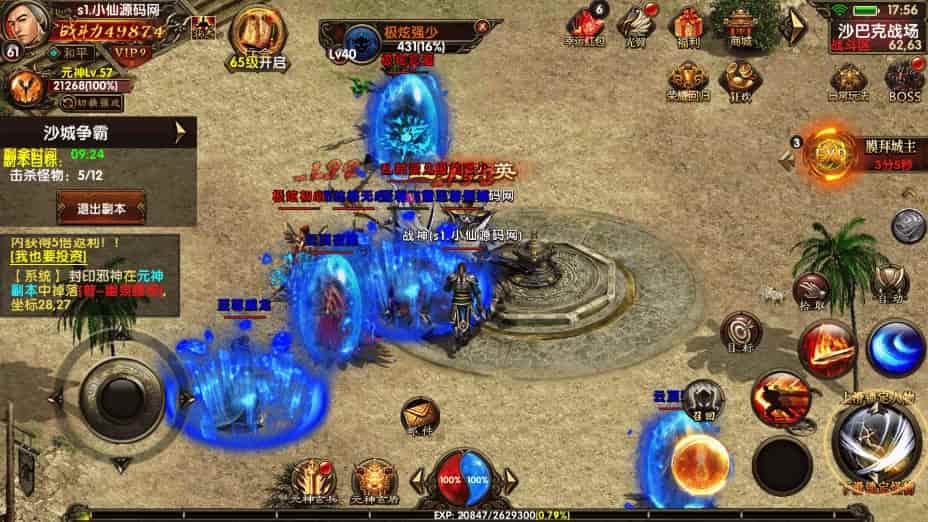Activate the 拾取 pickup button

tap(811, 288)
